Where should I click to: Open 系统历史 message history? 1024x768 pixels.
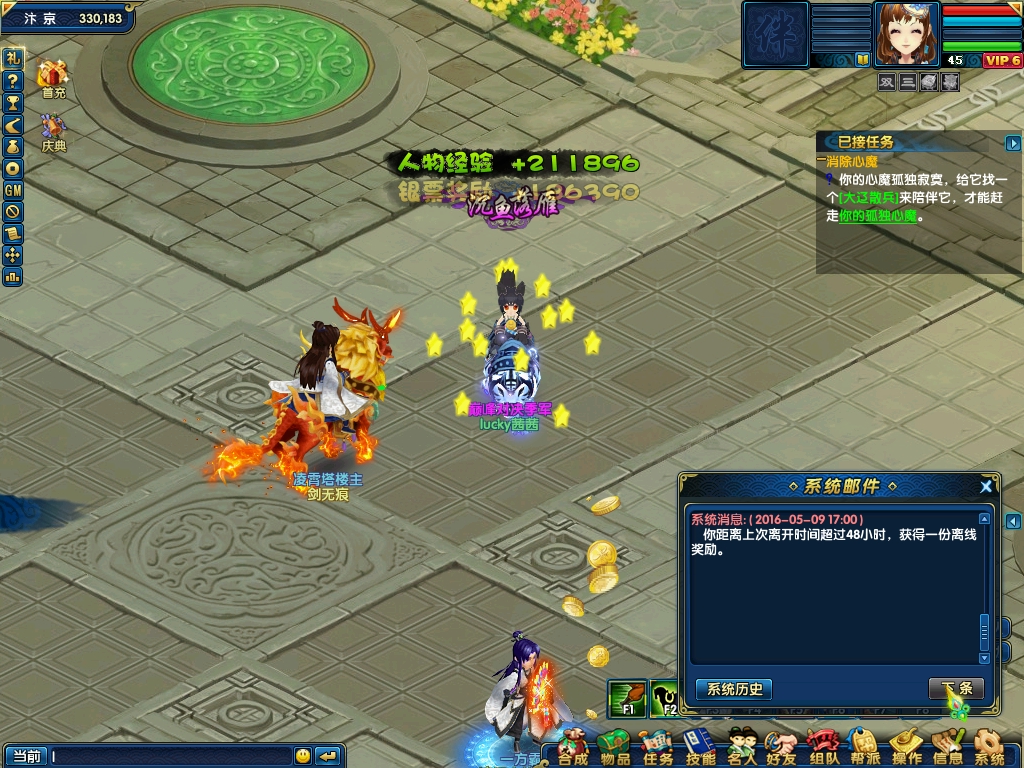click(x=734, y=689)
